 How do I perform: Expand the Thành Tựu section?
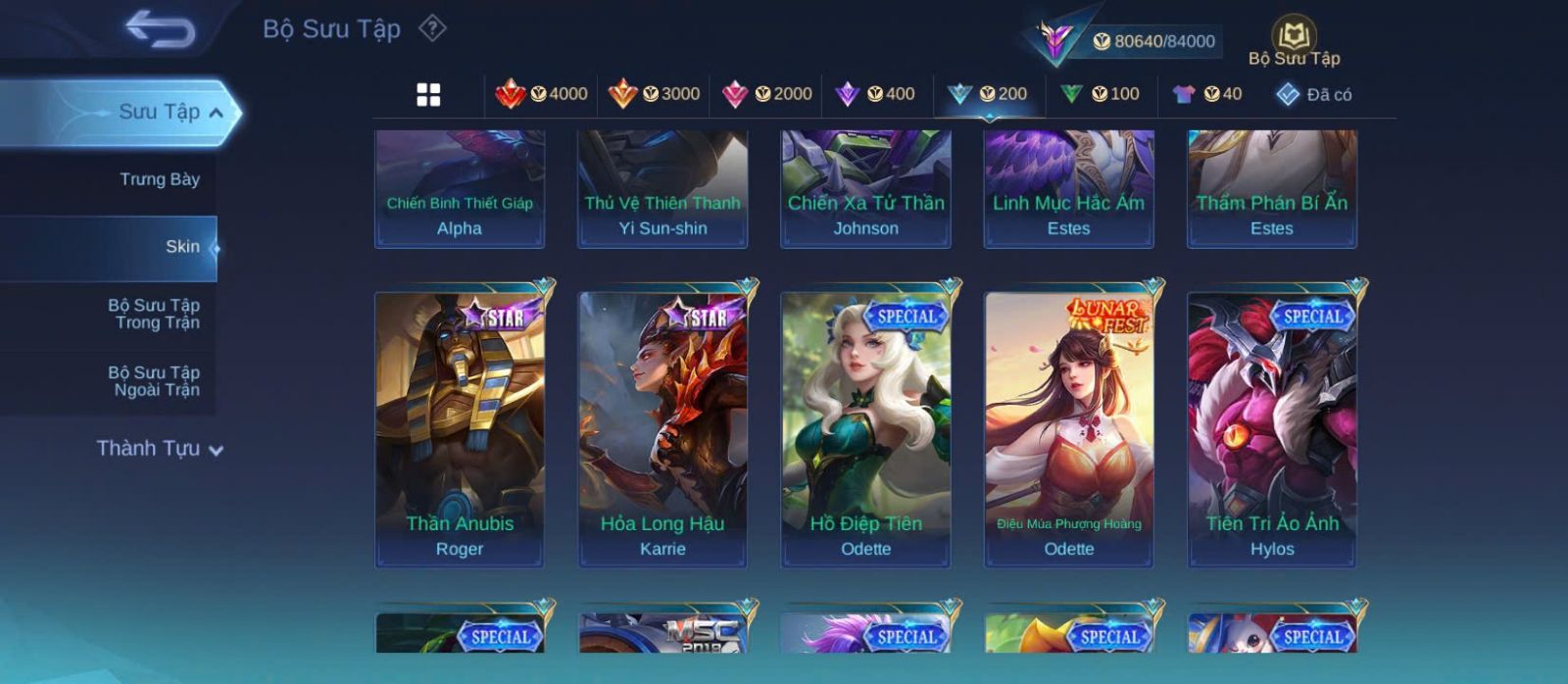click(160, 449)
